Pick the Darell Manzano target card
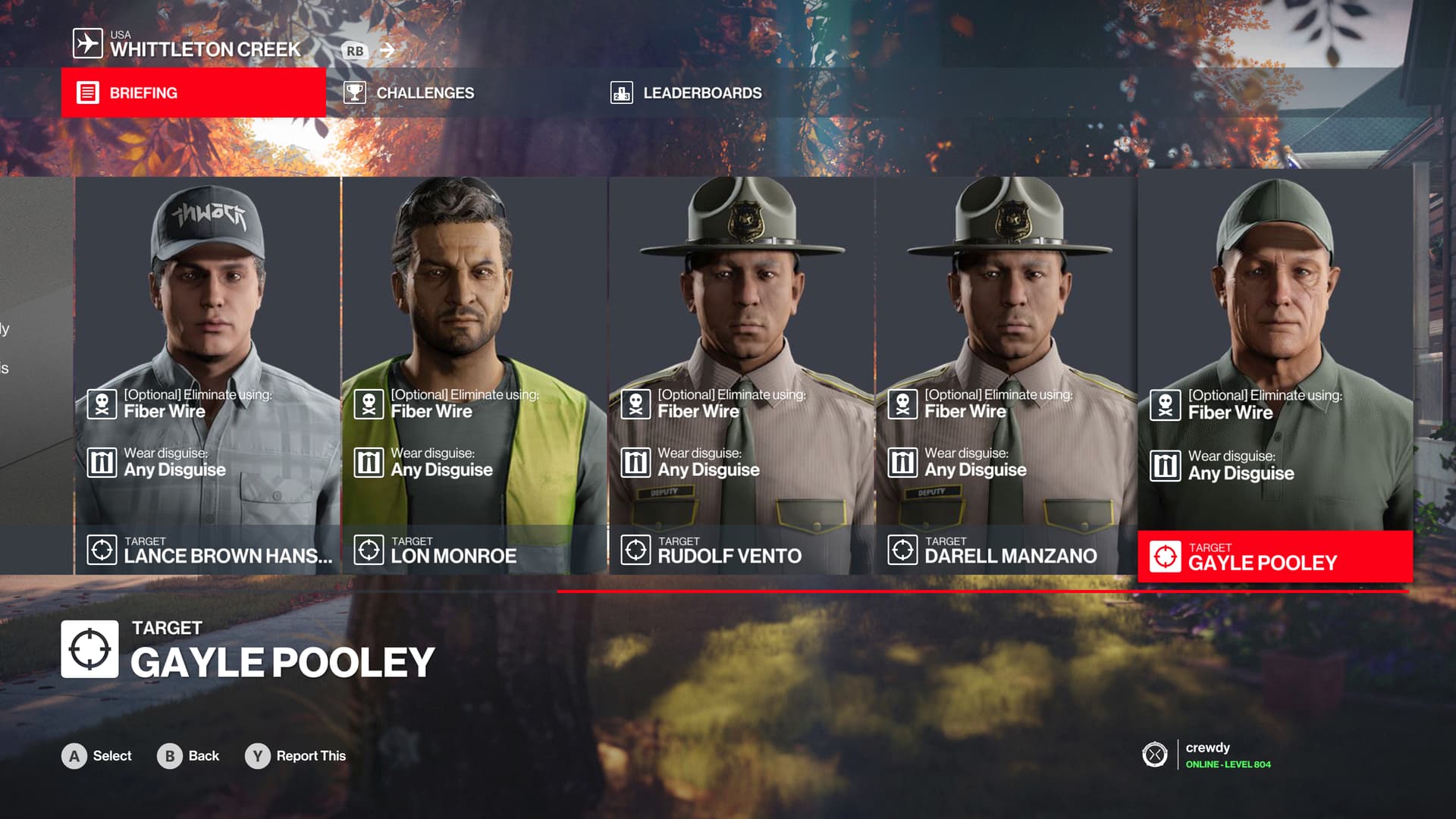This screenshot has height=819, width=1456. (1007, 375)
